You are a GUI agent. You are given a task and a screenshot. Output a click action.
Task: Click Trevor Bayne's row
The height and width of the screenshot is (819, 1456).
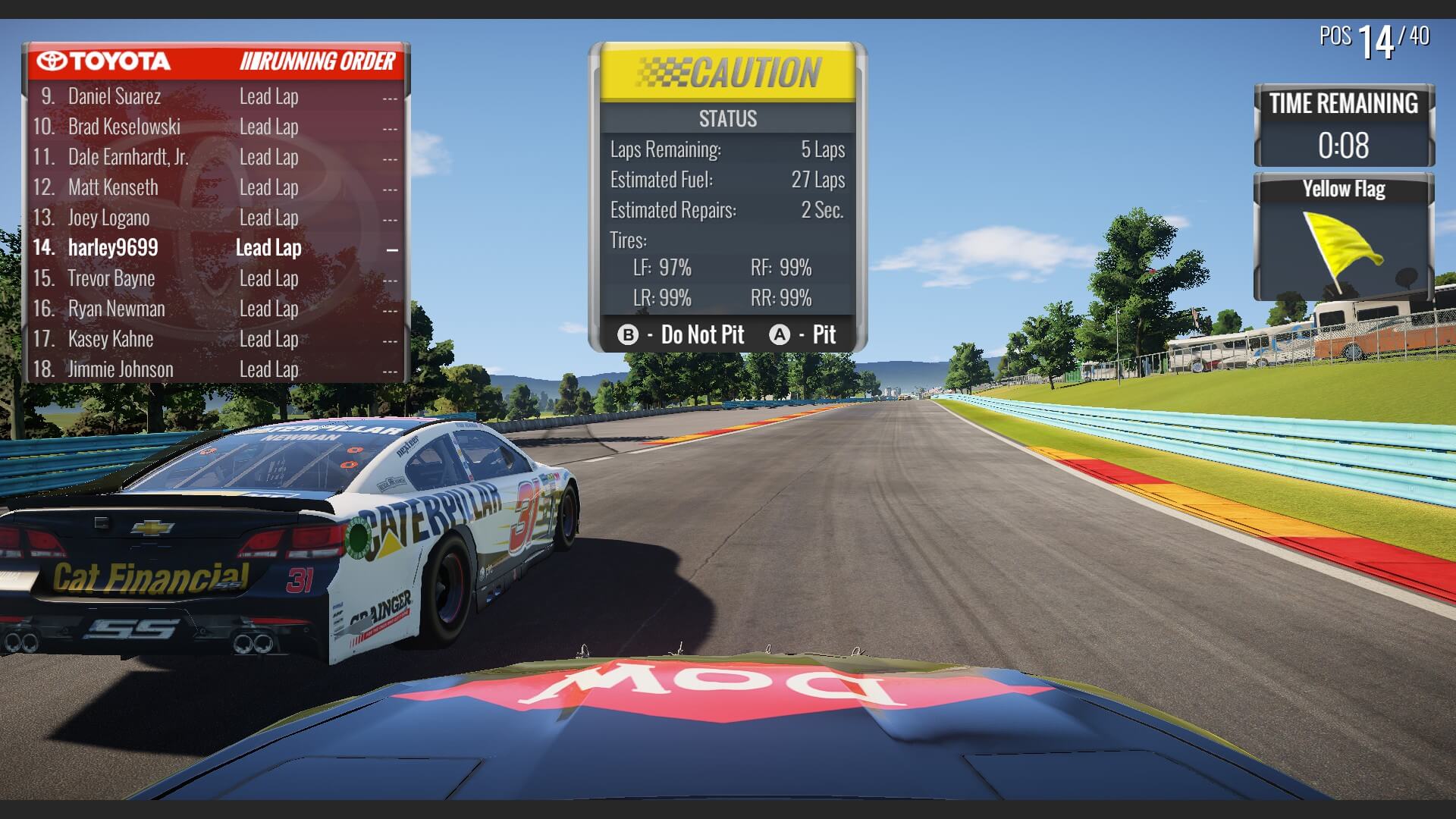(111, 278)
